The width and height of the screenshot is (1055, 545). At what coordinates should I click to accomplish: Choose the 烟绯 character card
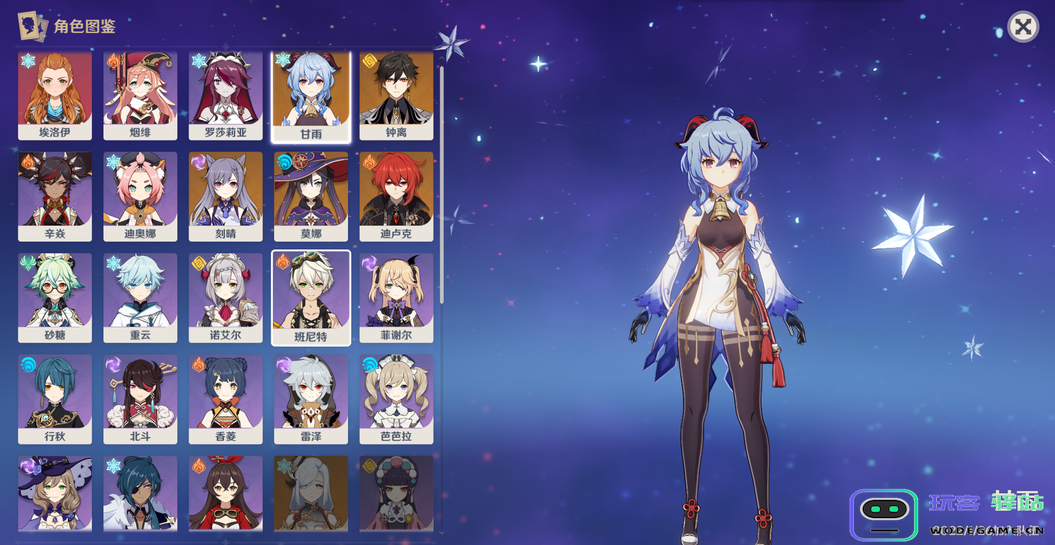click(x=140, y=95)
